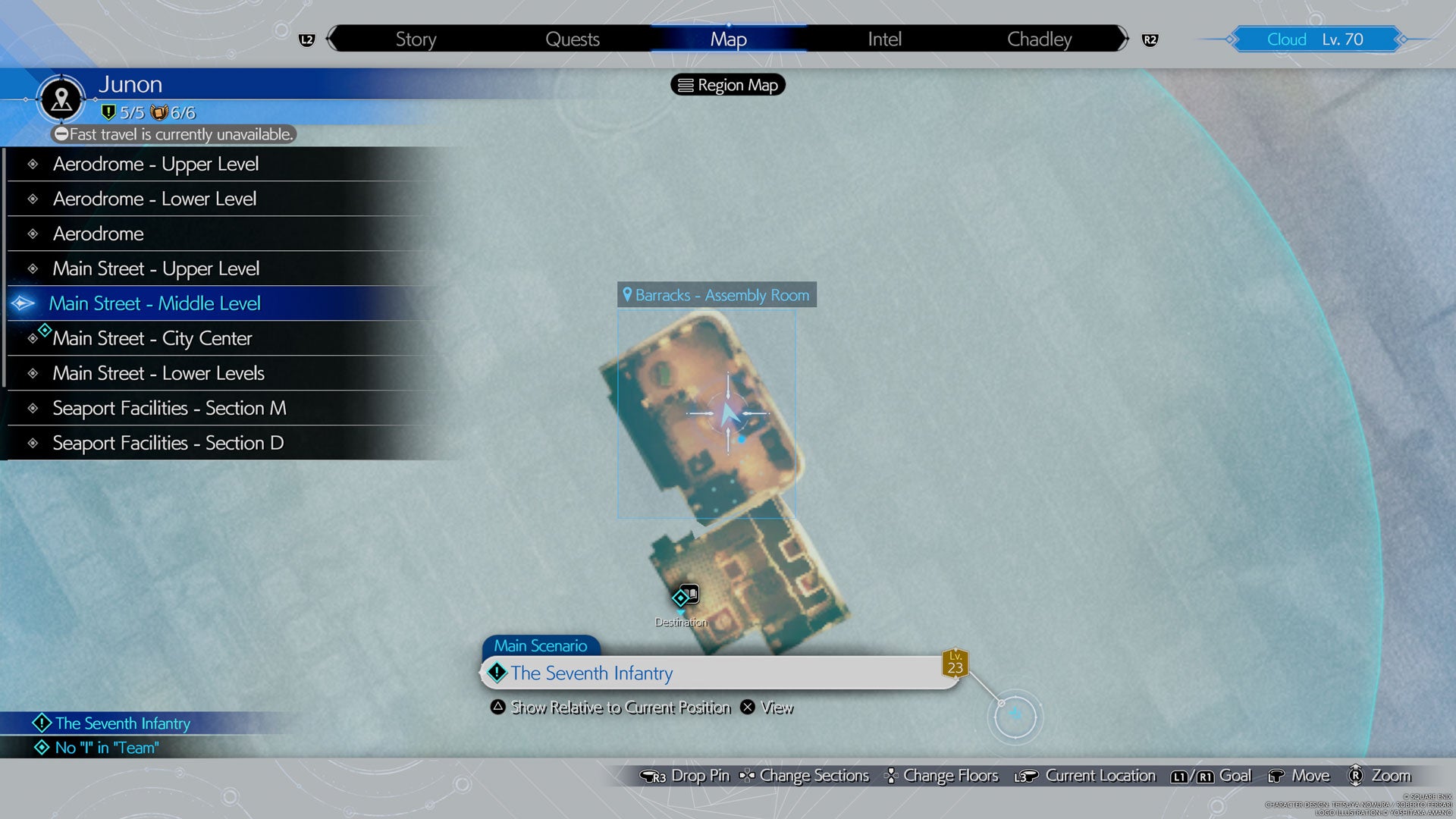The width and height of the screenshot is (1456, 819).
Task: Switch to the Story tab
Action: point(416,39)
